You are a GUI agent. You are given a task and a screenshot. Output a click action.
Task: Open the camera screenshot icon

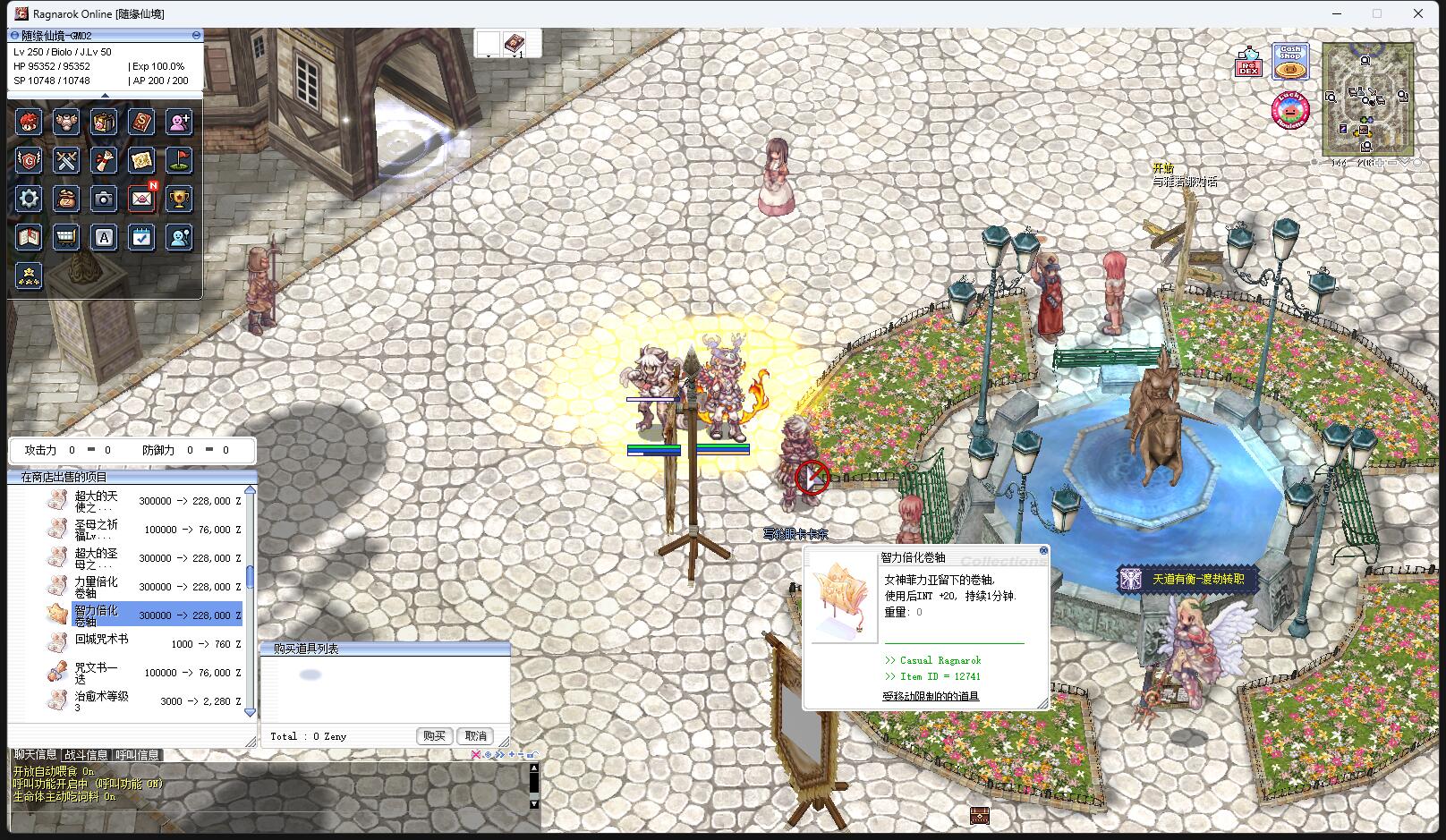[104, 199]
